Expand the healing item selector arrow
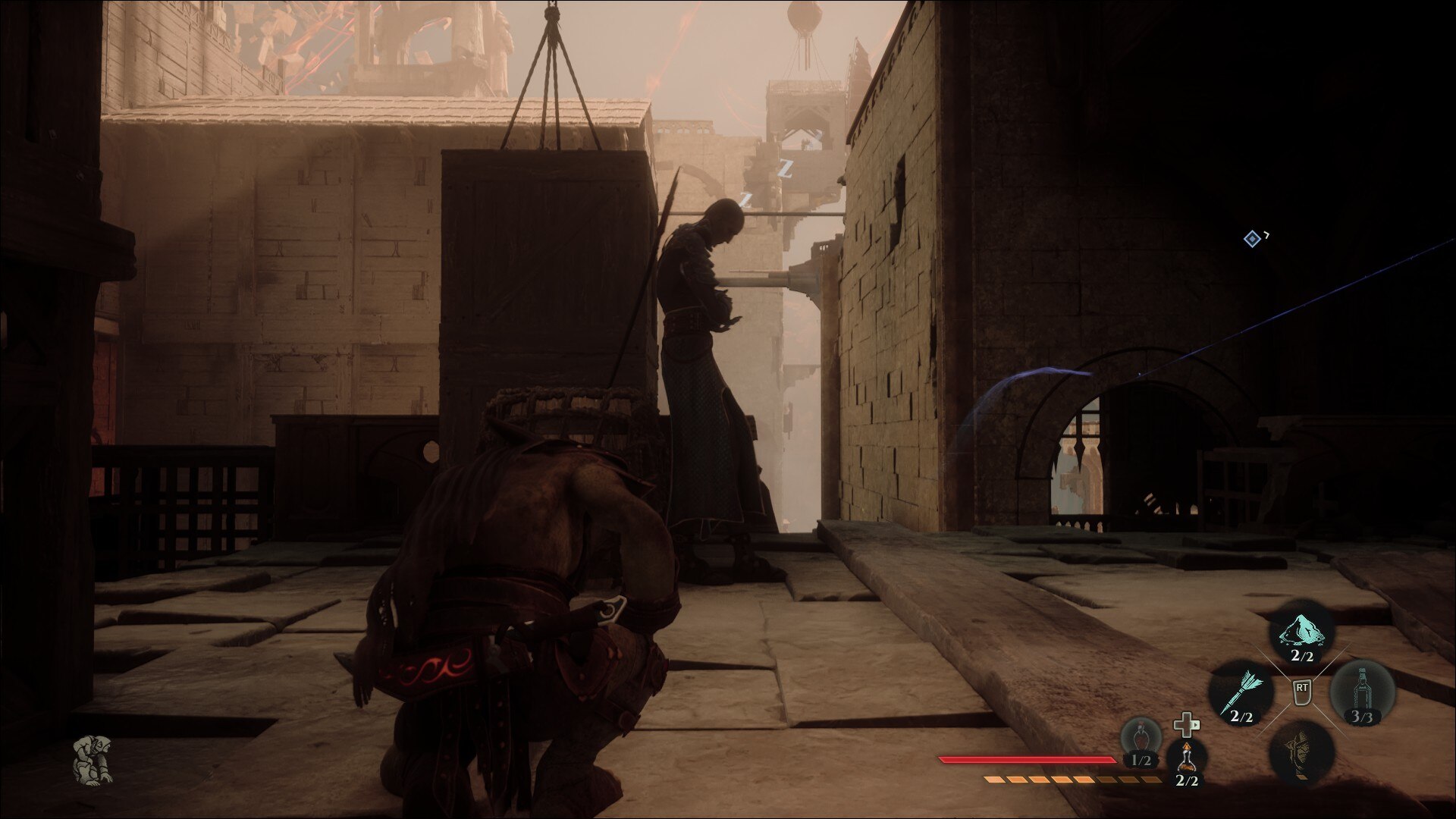The width and height of the screenshot is (1456, 819). pyautogui.click(x=1197, y=726)
